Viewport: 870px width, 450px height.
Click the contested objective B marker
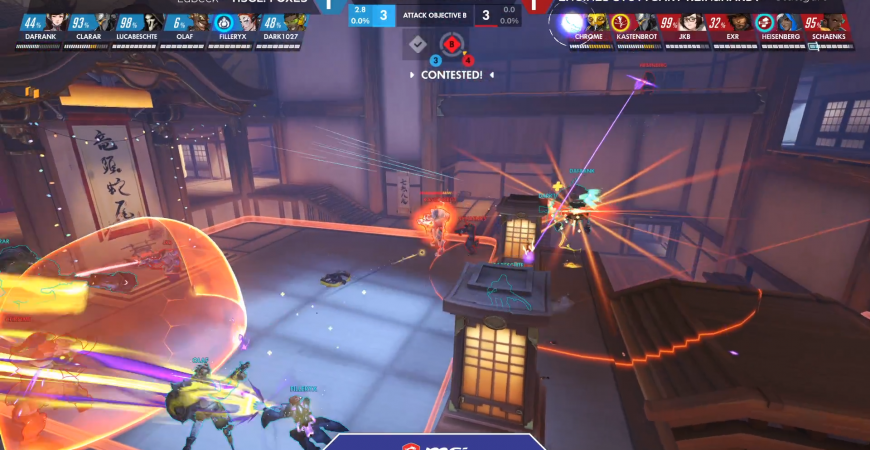(x=452, y=45)
